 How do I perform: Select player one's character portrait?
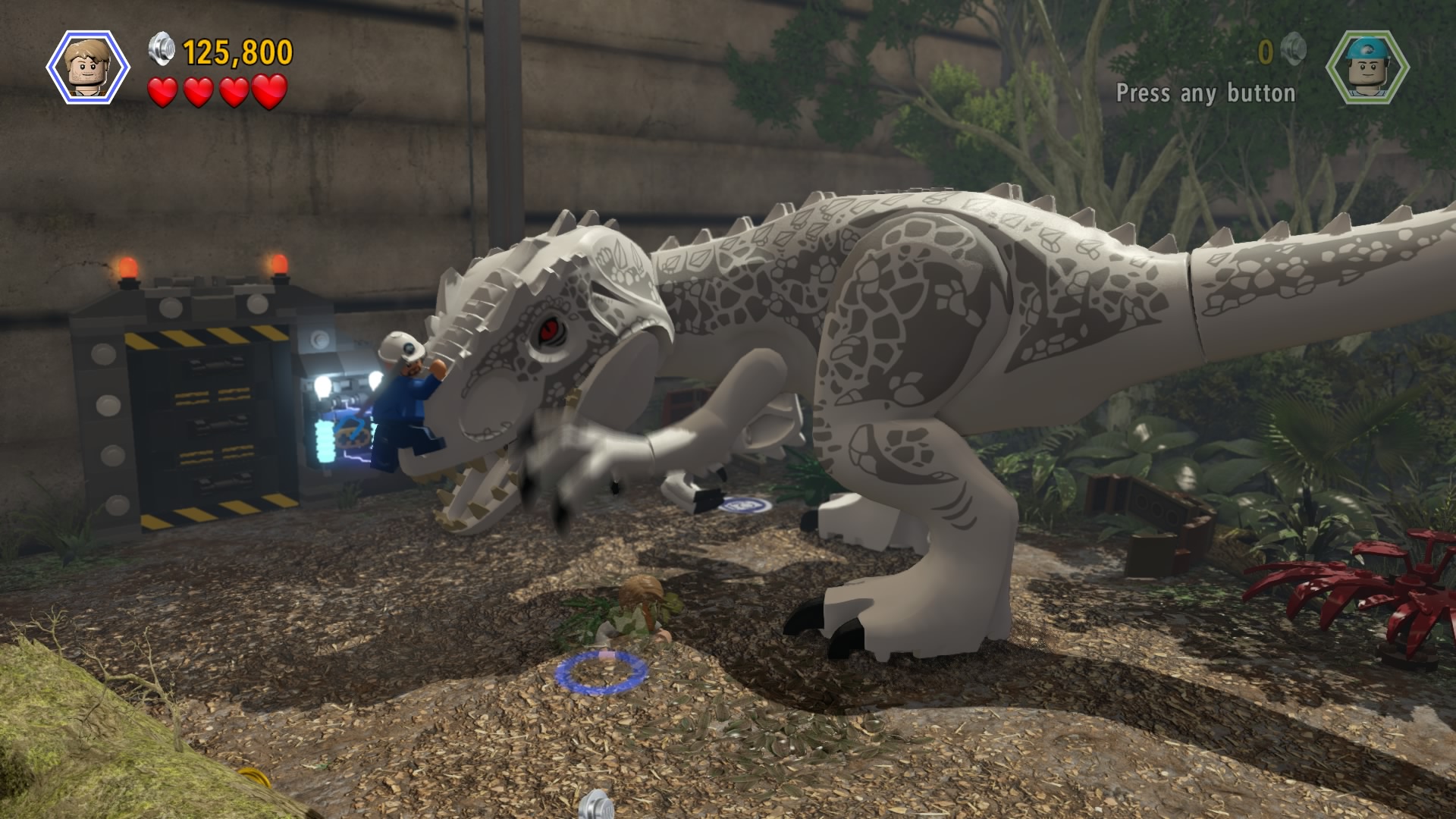87,67
